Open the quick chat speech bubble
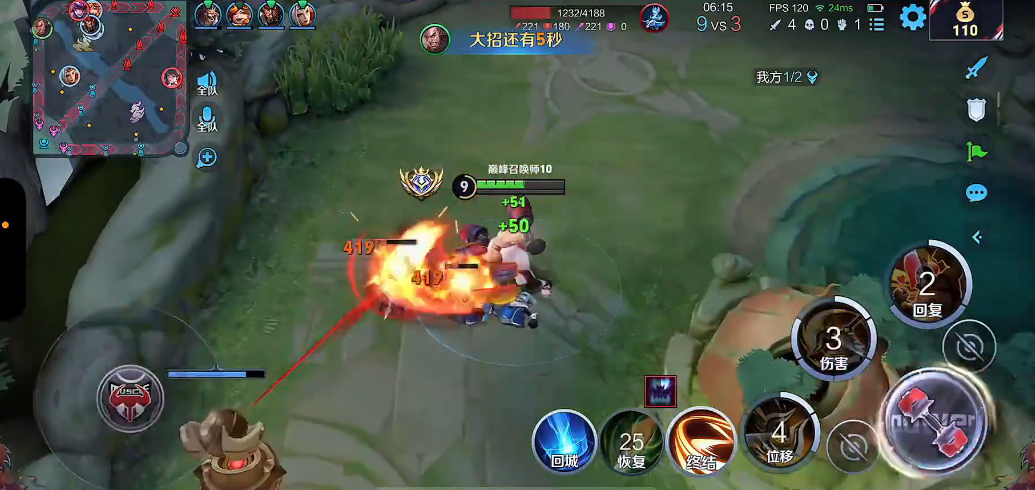1035x490 pixels. click(977, 194)
